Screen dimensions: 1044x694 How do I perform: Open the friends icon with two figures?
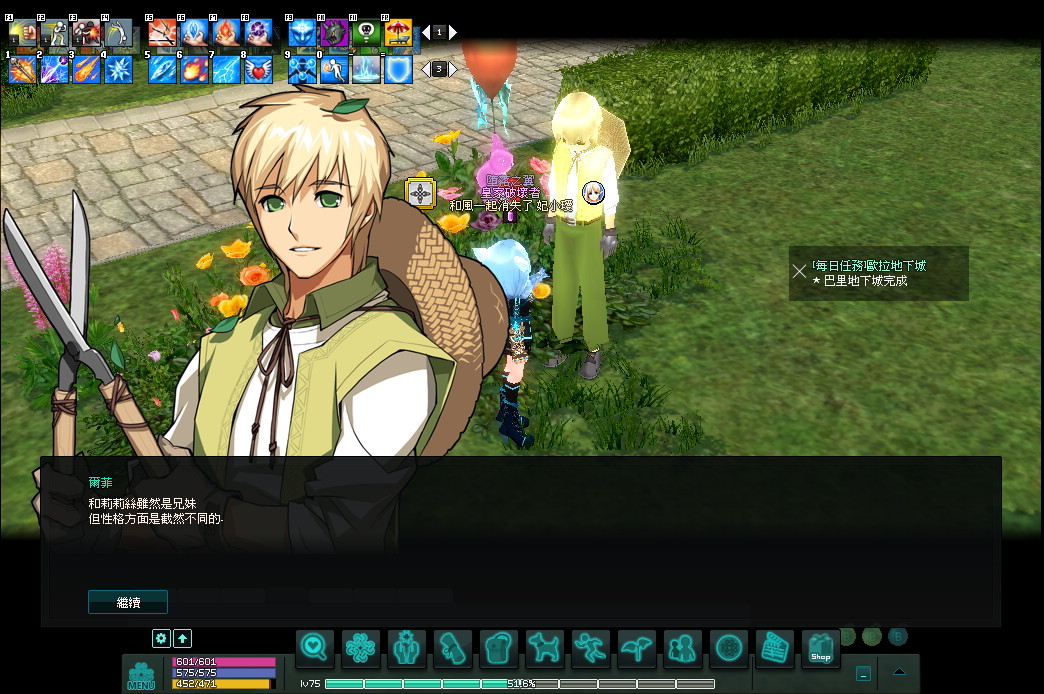[x=683, y=650]
